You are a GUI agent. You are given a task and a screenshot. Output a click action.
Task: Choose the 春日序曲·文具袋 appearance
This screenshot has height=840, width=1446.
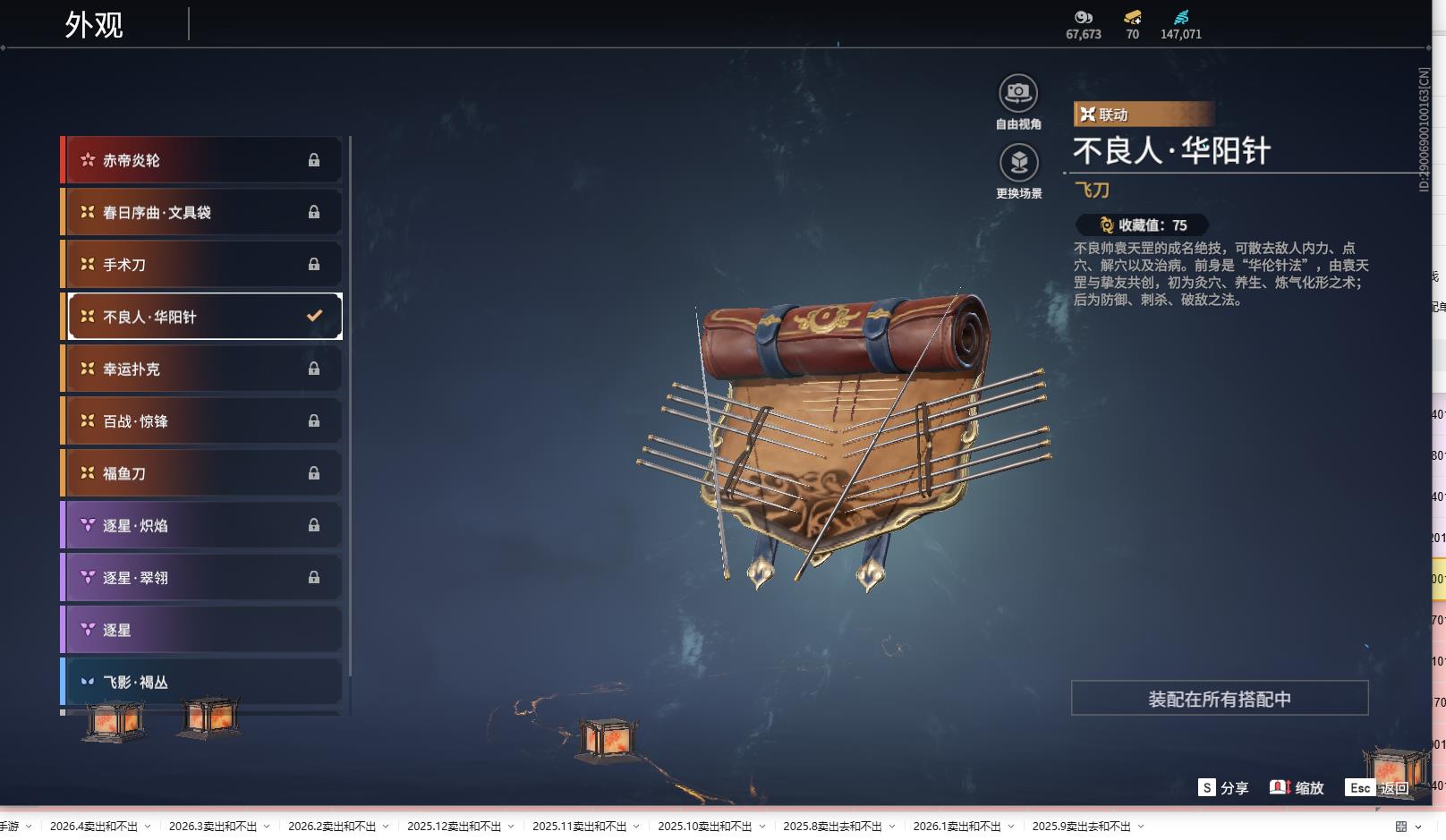click(202, 212)
